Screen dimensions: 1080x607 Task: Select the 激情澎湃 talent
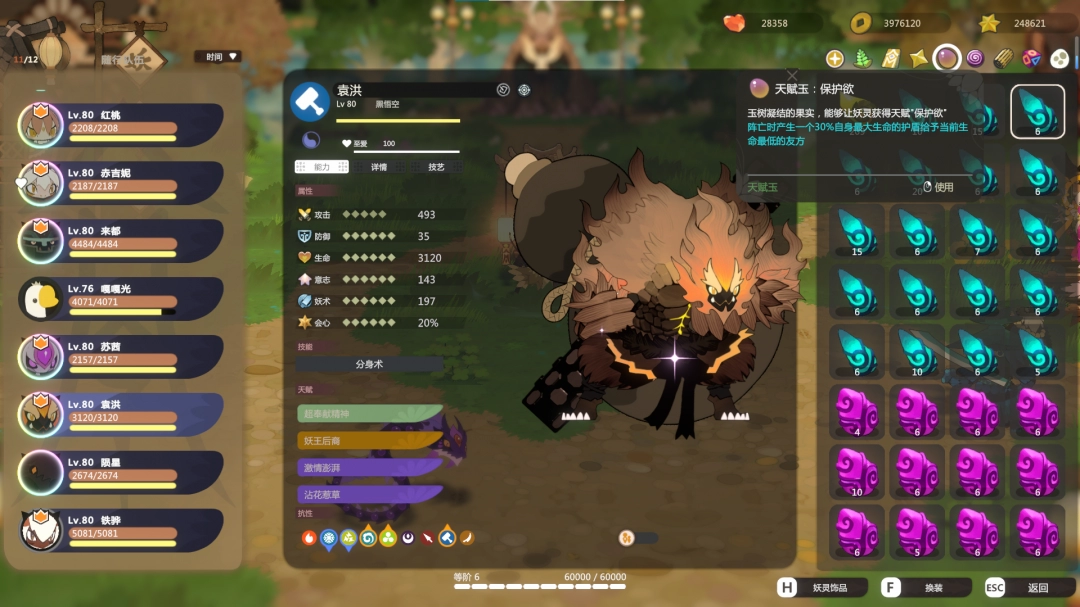pyautogui.click(x=370, y=467)
